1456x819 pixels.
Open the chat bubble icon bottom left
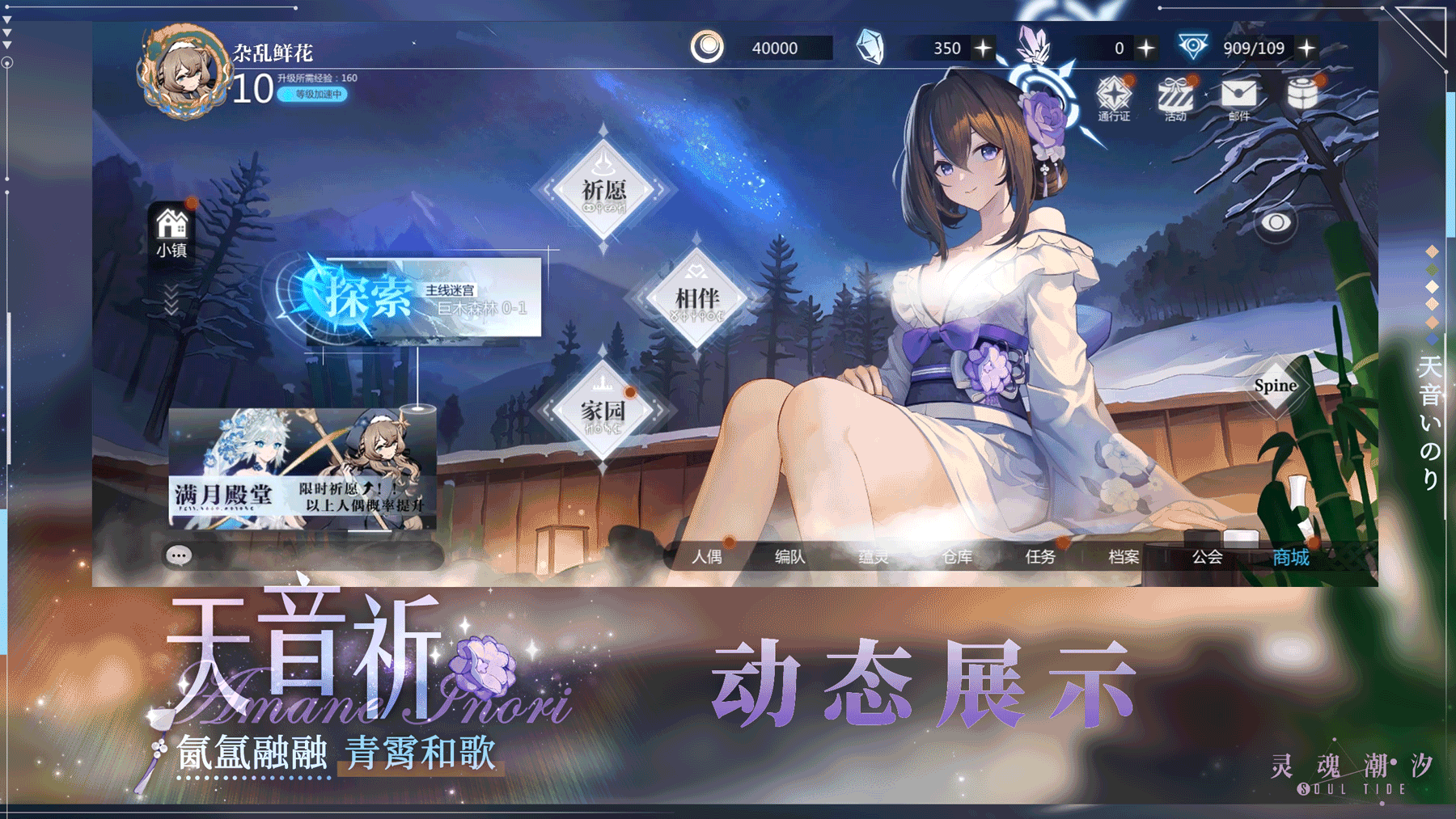click(x=180, y=556)
